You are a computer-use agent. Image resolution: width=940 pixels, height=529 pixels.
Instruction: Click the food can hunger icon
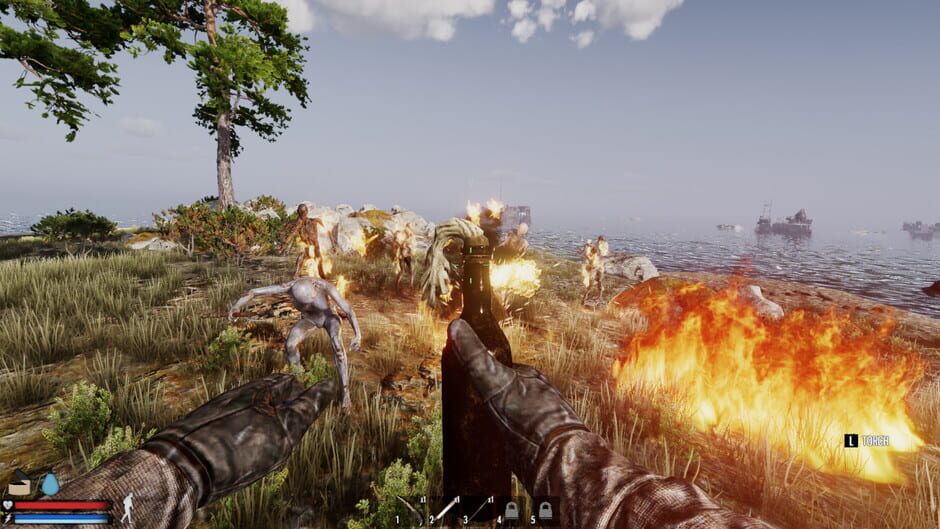(x=20, y=486)
